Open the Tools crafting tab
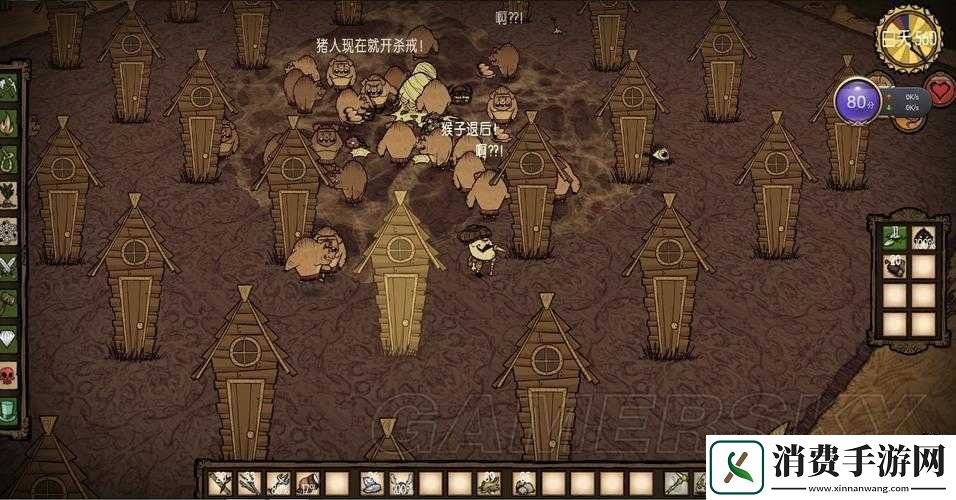Viewport: 956px width, 500px height. pyautogui.click(x=8, y=89)
